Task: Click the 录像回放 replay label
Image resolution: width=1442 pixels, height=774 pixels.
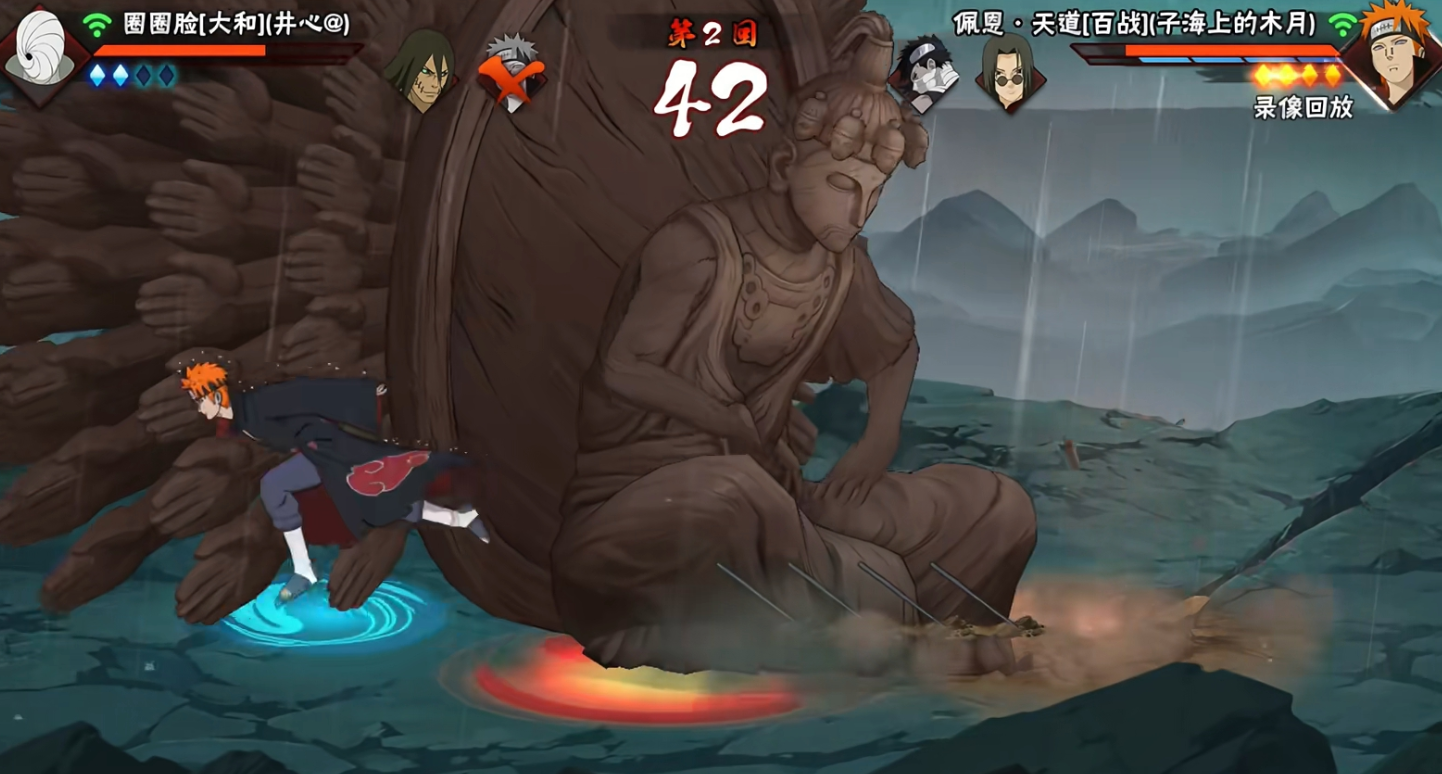Action: 1302,108
